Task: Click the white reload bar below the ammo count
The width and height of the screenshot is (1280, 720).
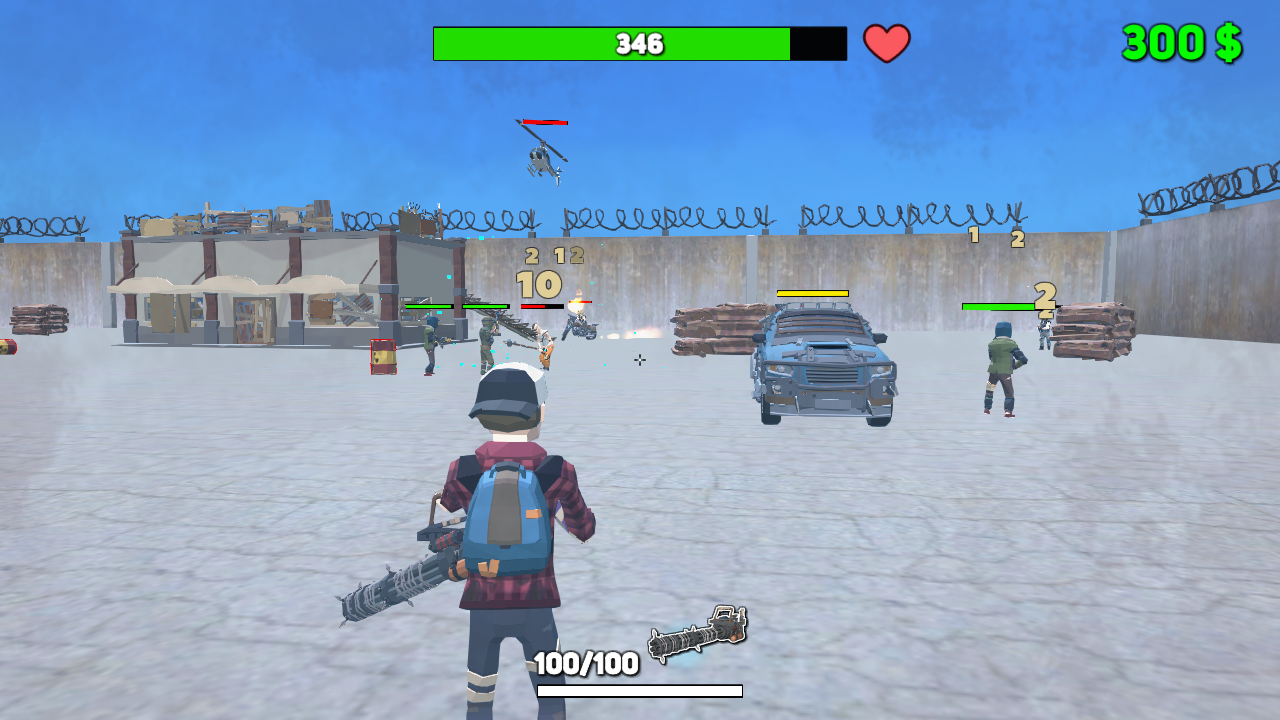Action: point(640,690)
